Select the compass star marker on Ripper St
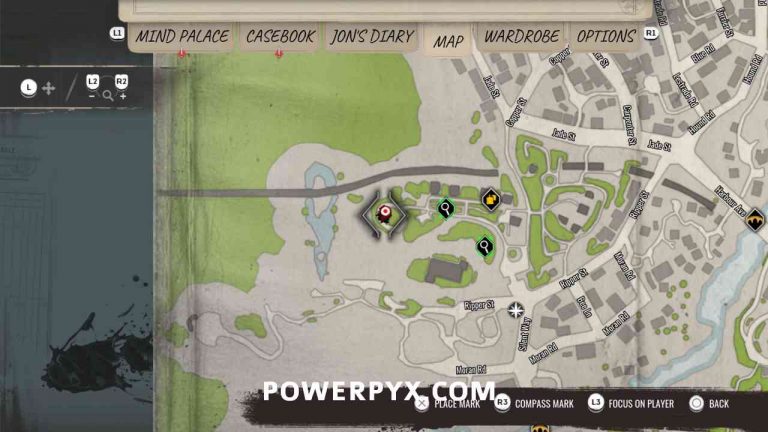The height and width of the screenshot is (432, 768). (x=515, y=310)
